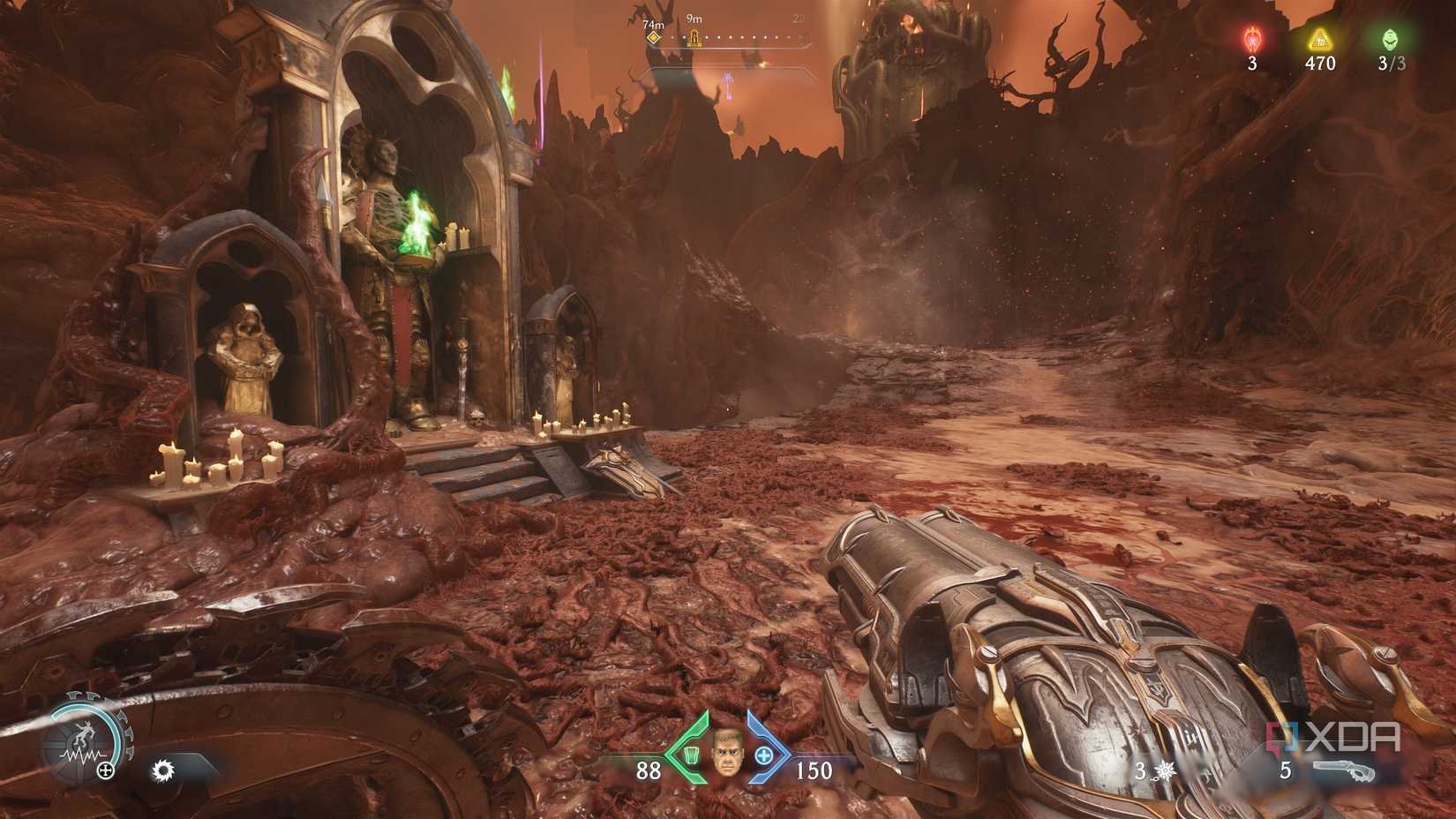Click the shield saw blade ammo icon
Viewport: 1456px width, 819px height.
[164, 770]
